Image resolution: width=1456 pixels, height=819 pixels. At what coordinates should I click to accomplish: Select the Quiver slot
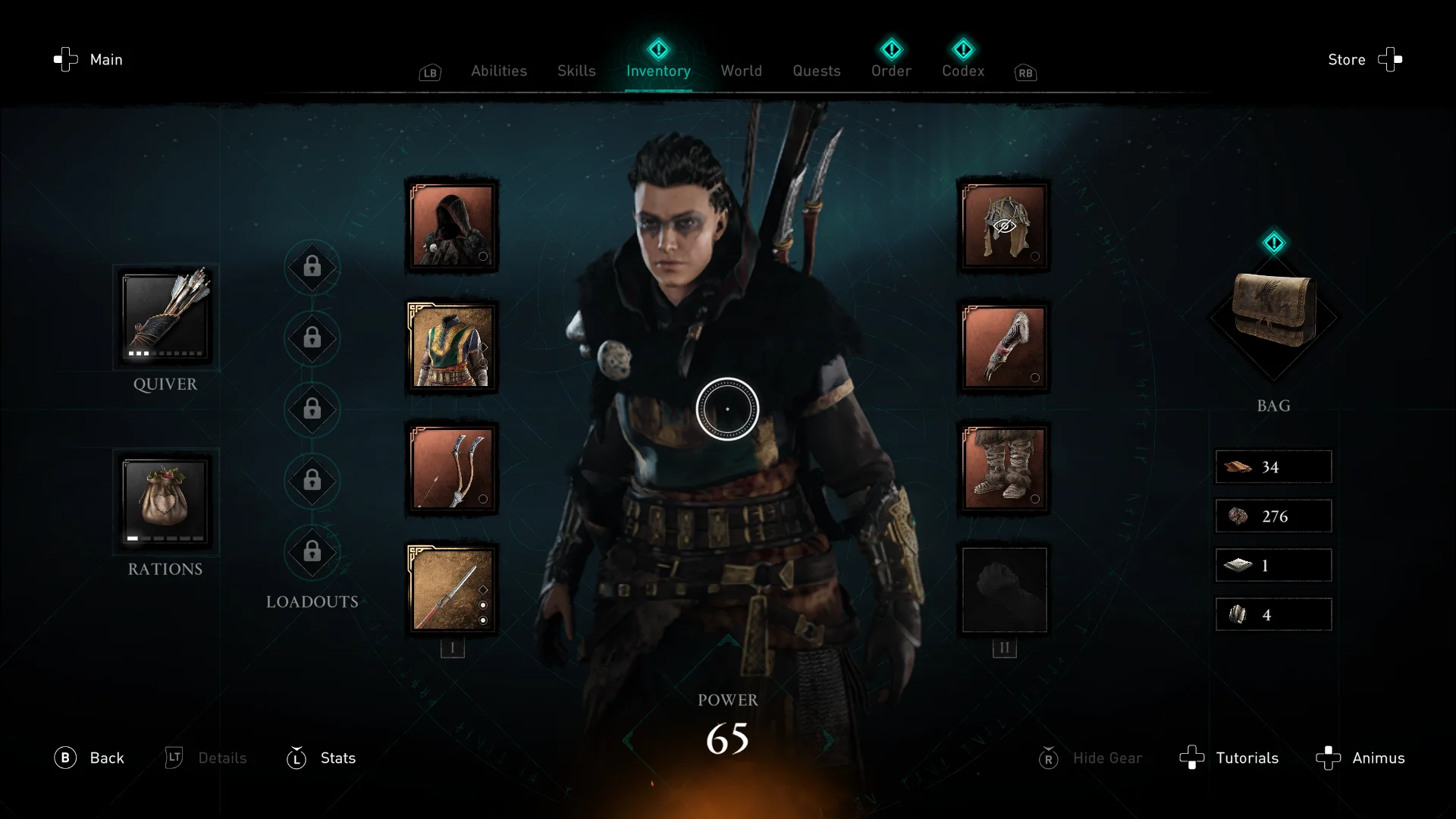pyautogui.click(x=165, y=317)
